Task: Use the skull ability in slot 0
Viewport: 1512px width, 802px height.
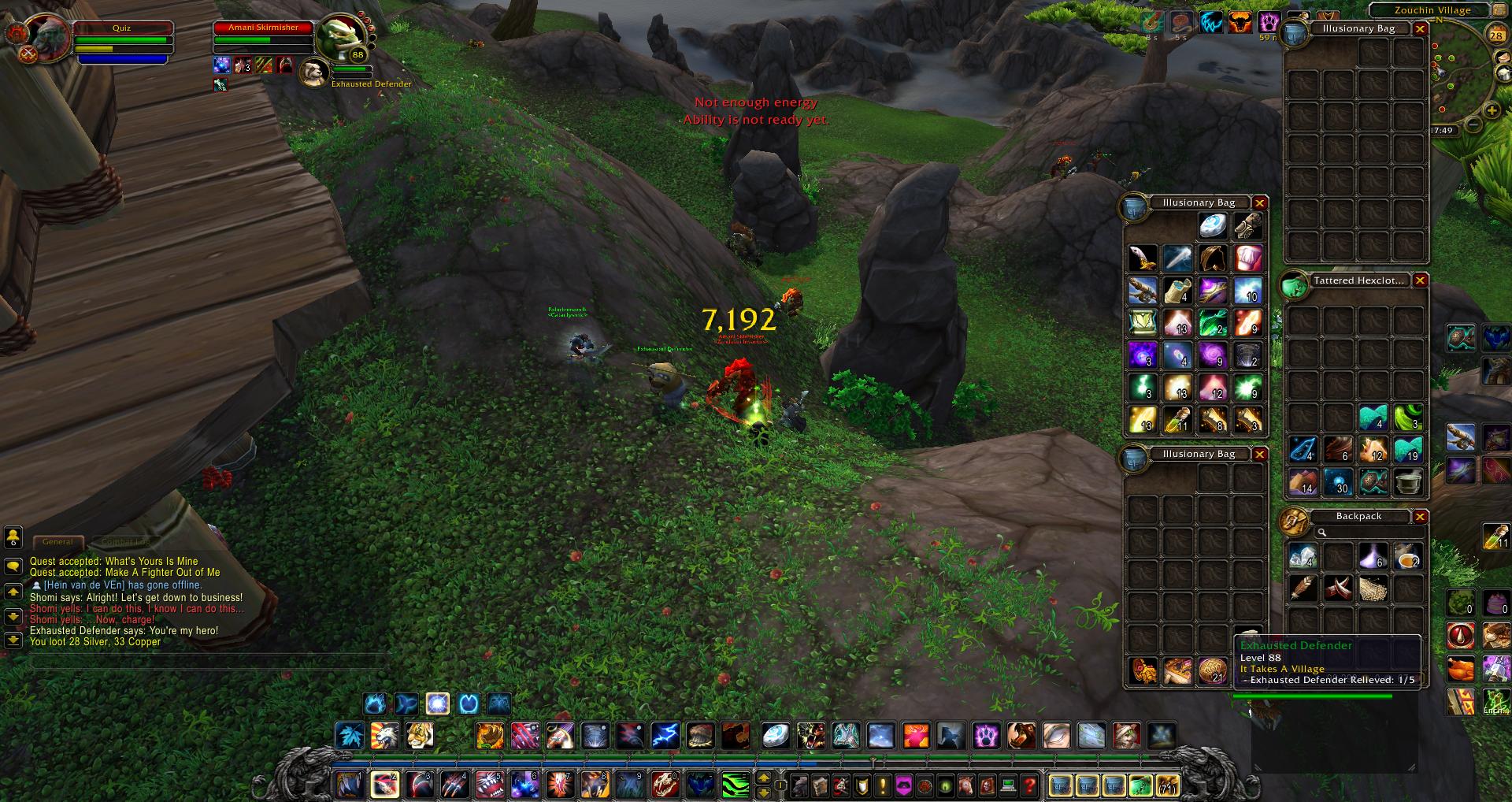Action: (x=663, y=785)
